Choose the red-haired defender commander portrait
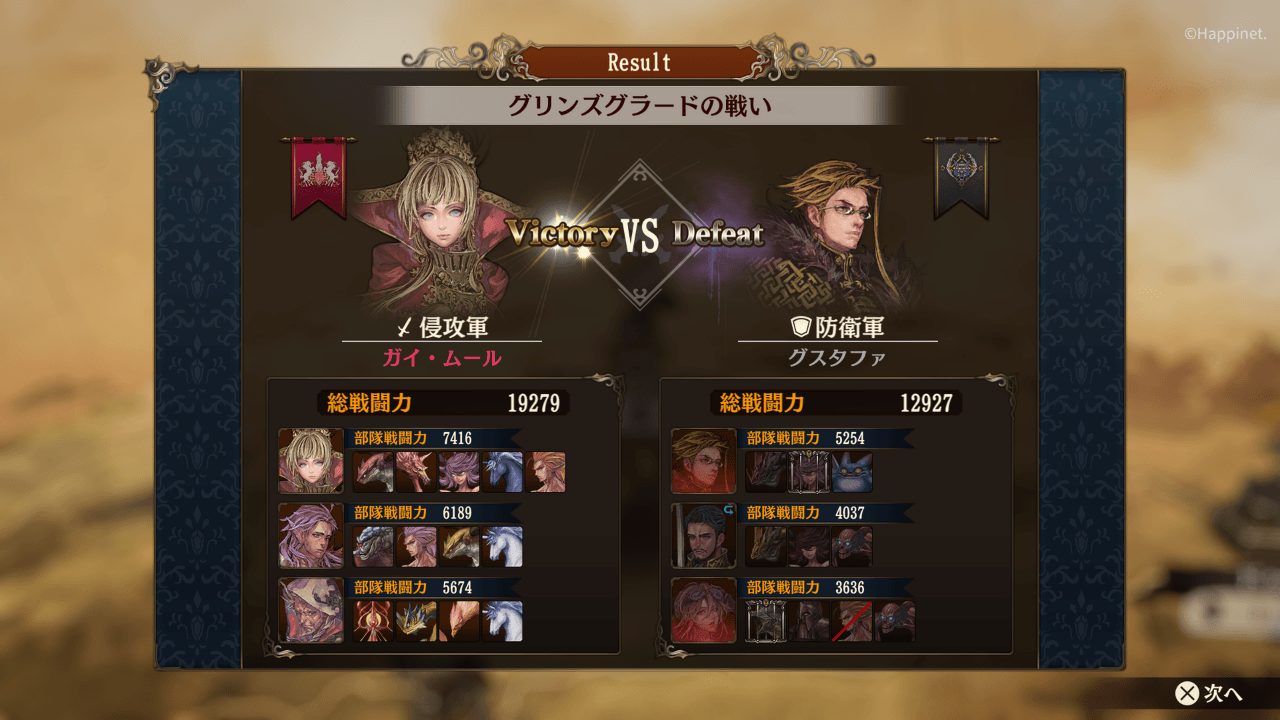The height and width of the screenshot is (720, 1280). point(703,610)
